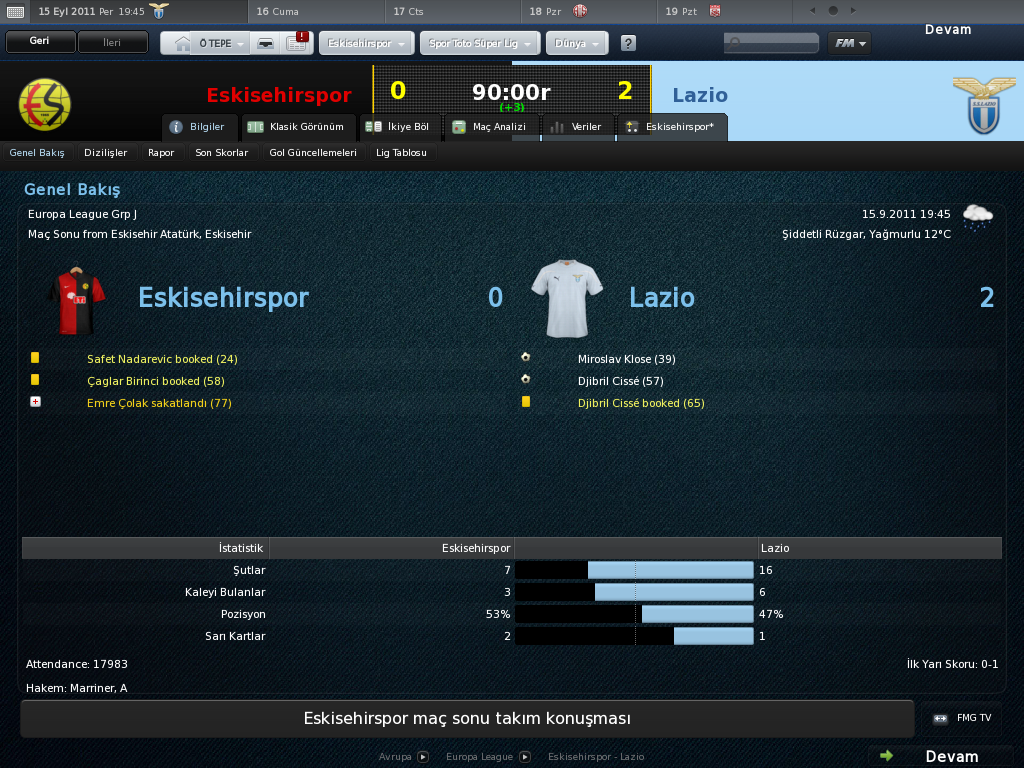Image resolution: width=1024 pixels, height=768 pixels.
Task: Open the Lig Tablosu sub-tab
Action: [401, 153]
